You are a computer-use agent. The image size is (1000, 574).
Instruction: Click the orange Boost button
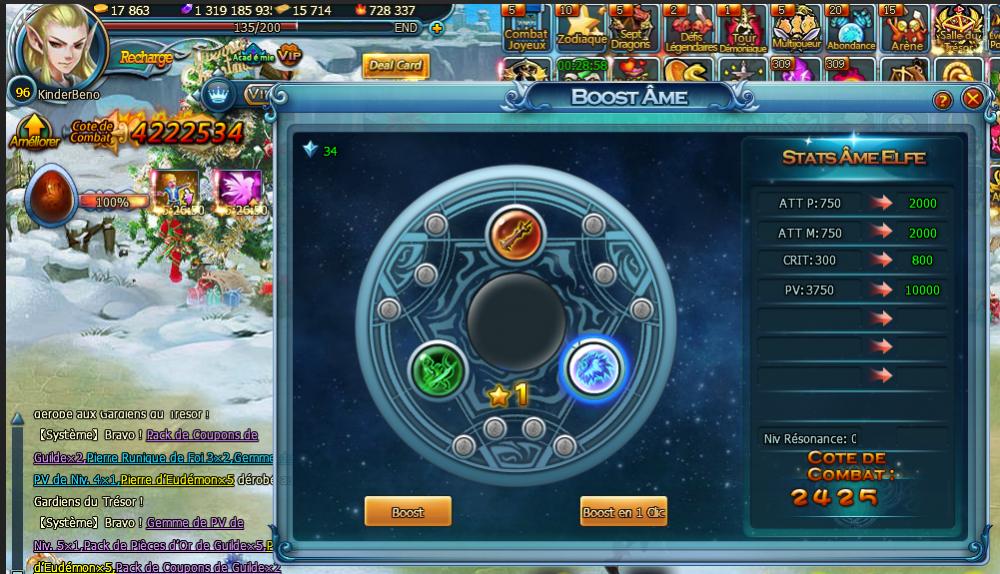coord(407,511)
